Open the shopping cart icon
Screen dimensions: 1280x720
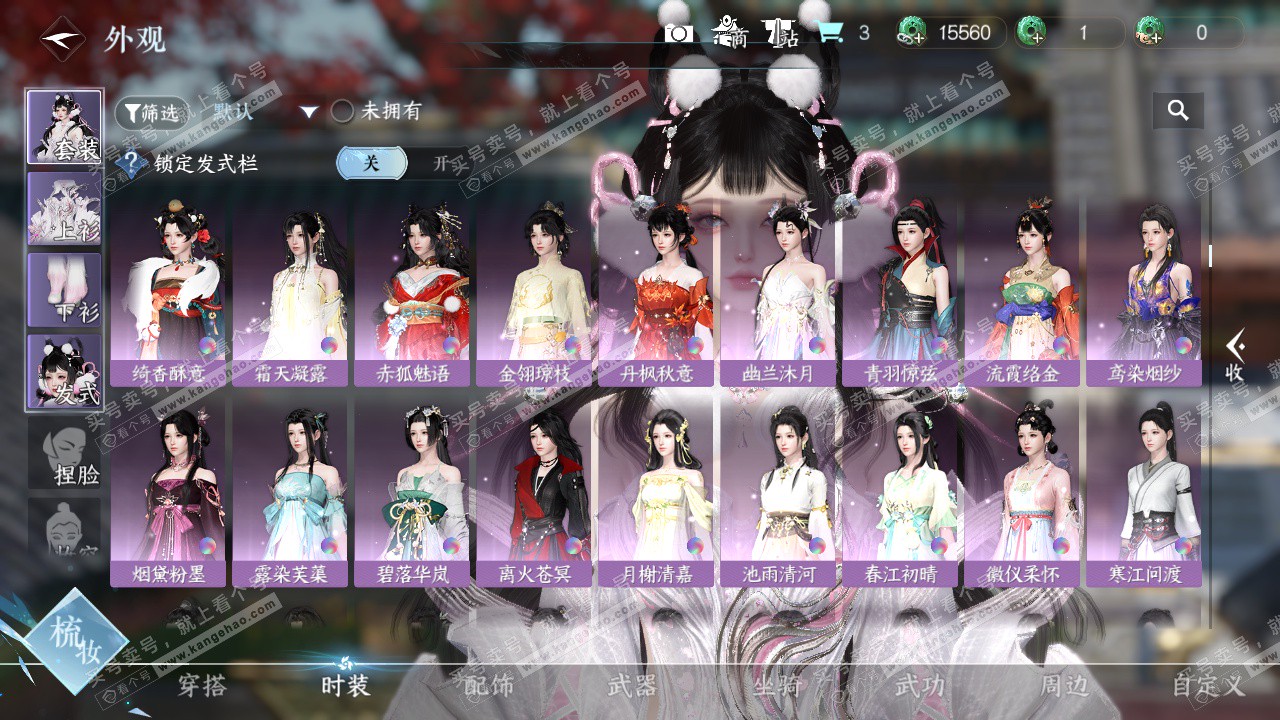tap(829, 33)
